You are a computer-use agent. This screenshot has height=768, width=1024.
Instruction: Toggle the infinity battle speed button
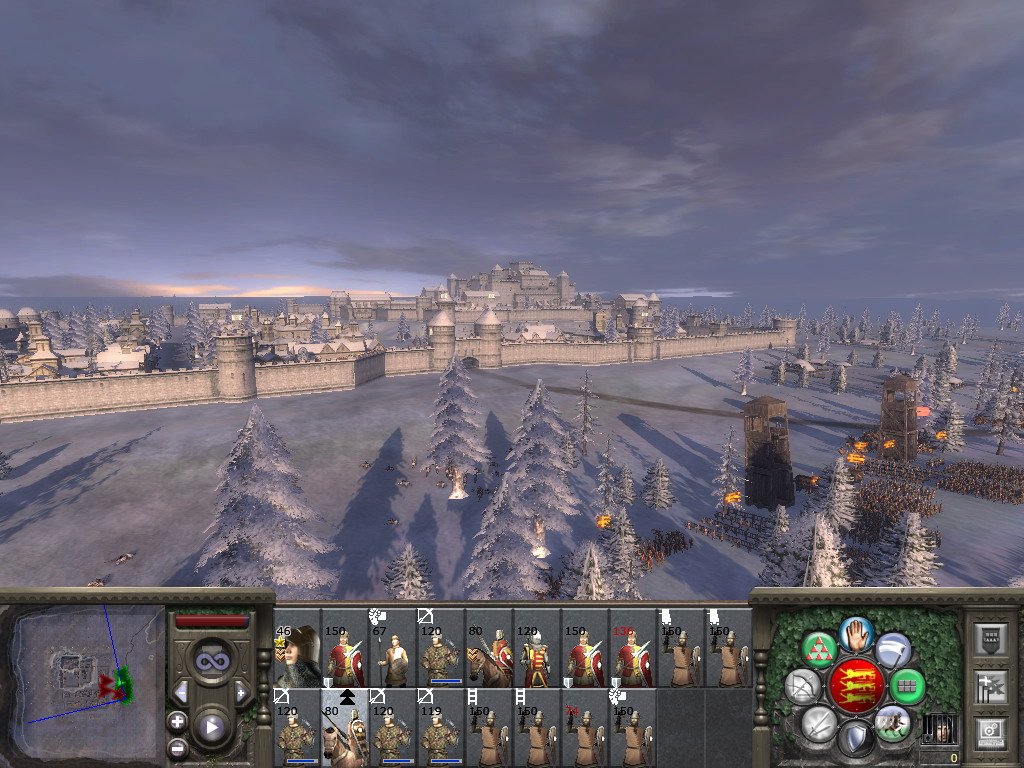click(x=211, y=661)
